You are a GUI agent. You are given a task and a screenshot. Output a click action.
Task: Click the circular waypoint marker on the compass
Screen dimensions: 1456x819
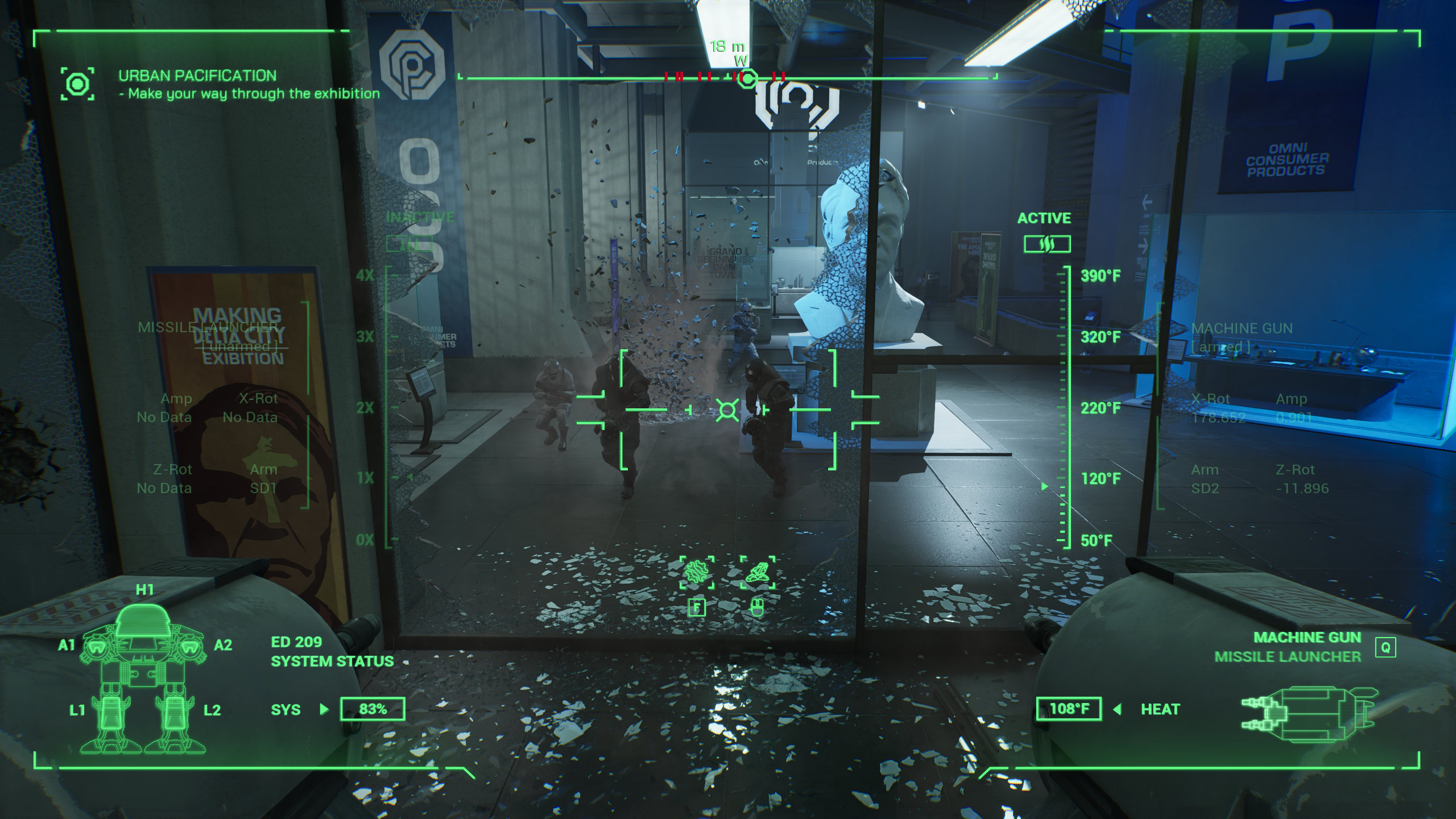pos(747,78)
